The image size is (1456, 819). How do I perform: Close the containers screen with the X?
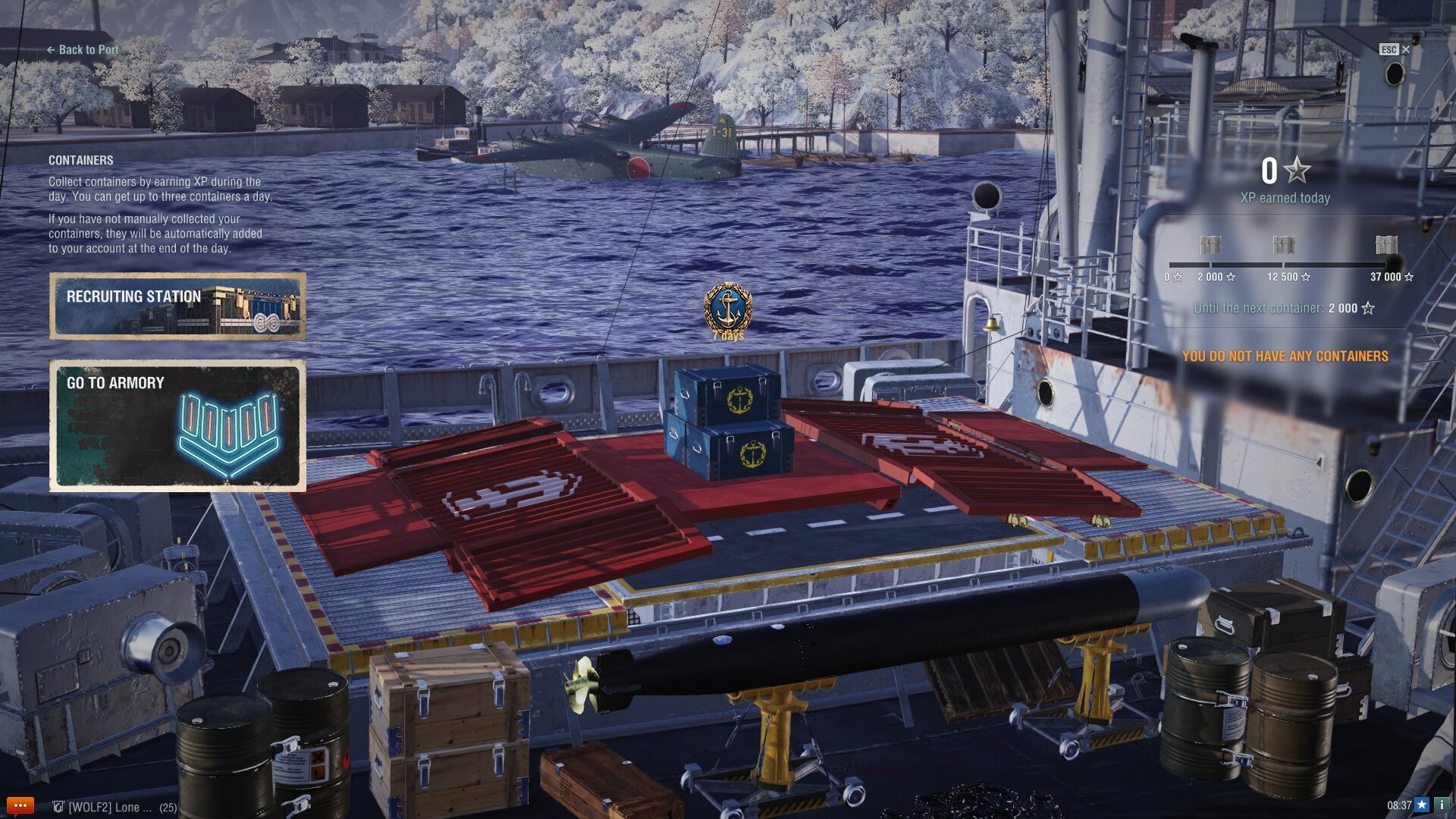[1405, 49]
